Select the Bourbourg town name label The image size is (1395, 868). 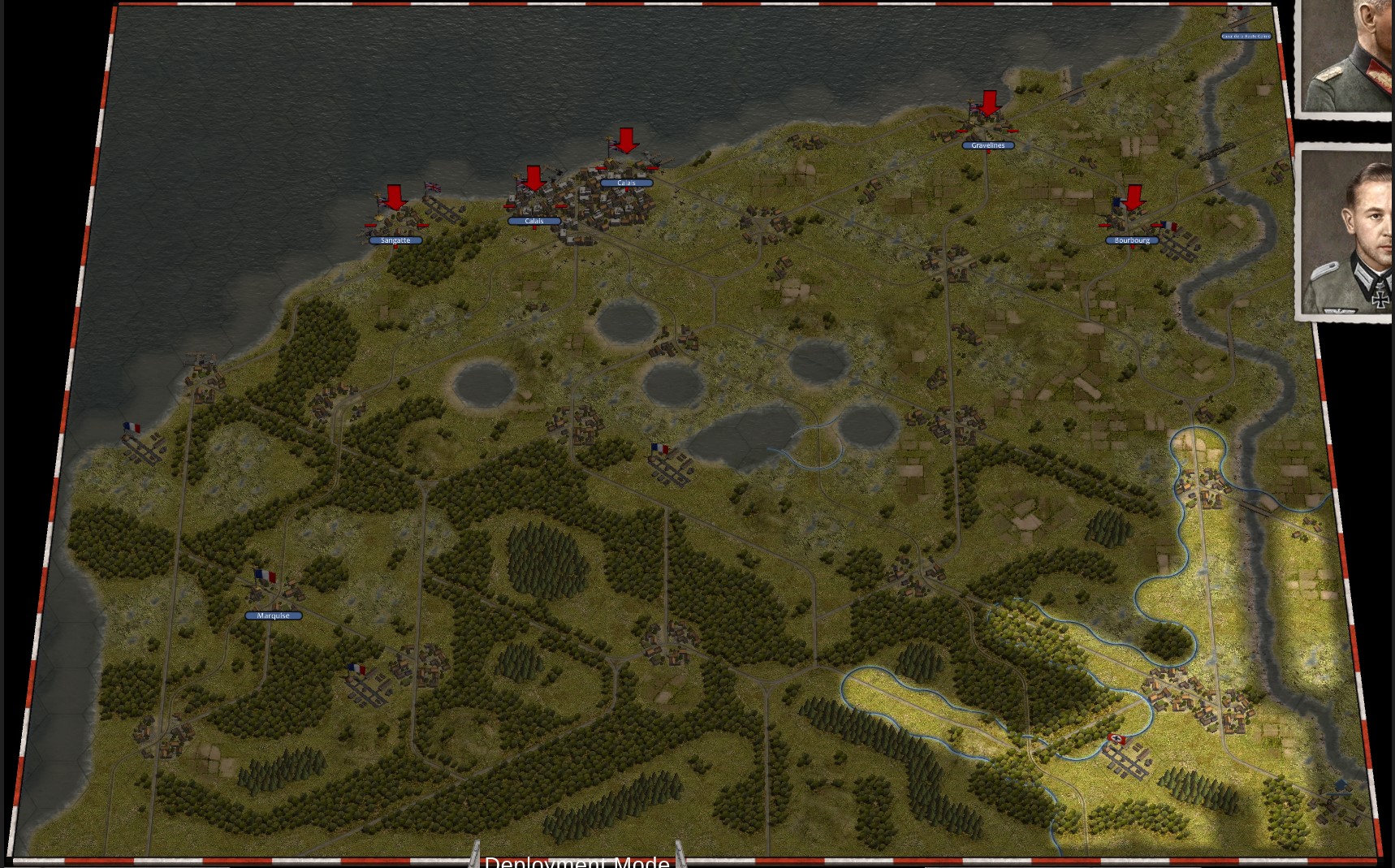(x=1132, y=240)
